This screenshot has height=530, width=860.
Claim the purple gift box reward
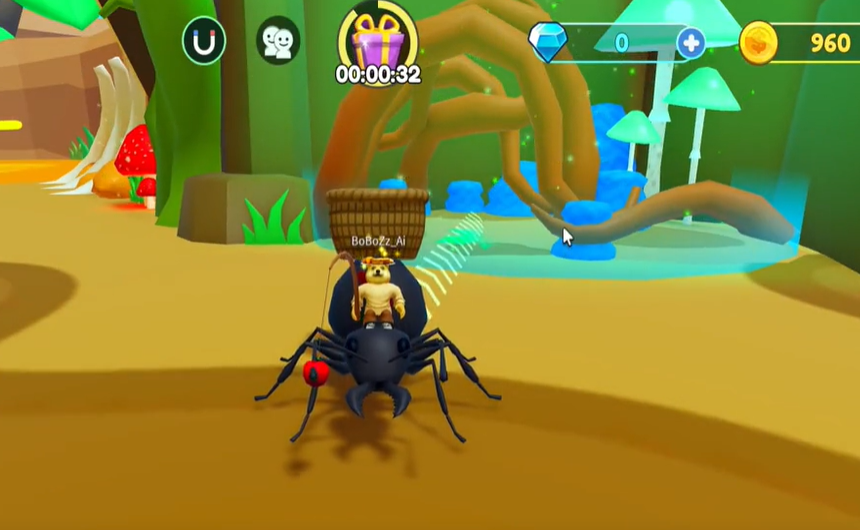click(377, 42)
